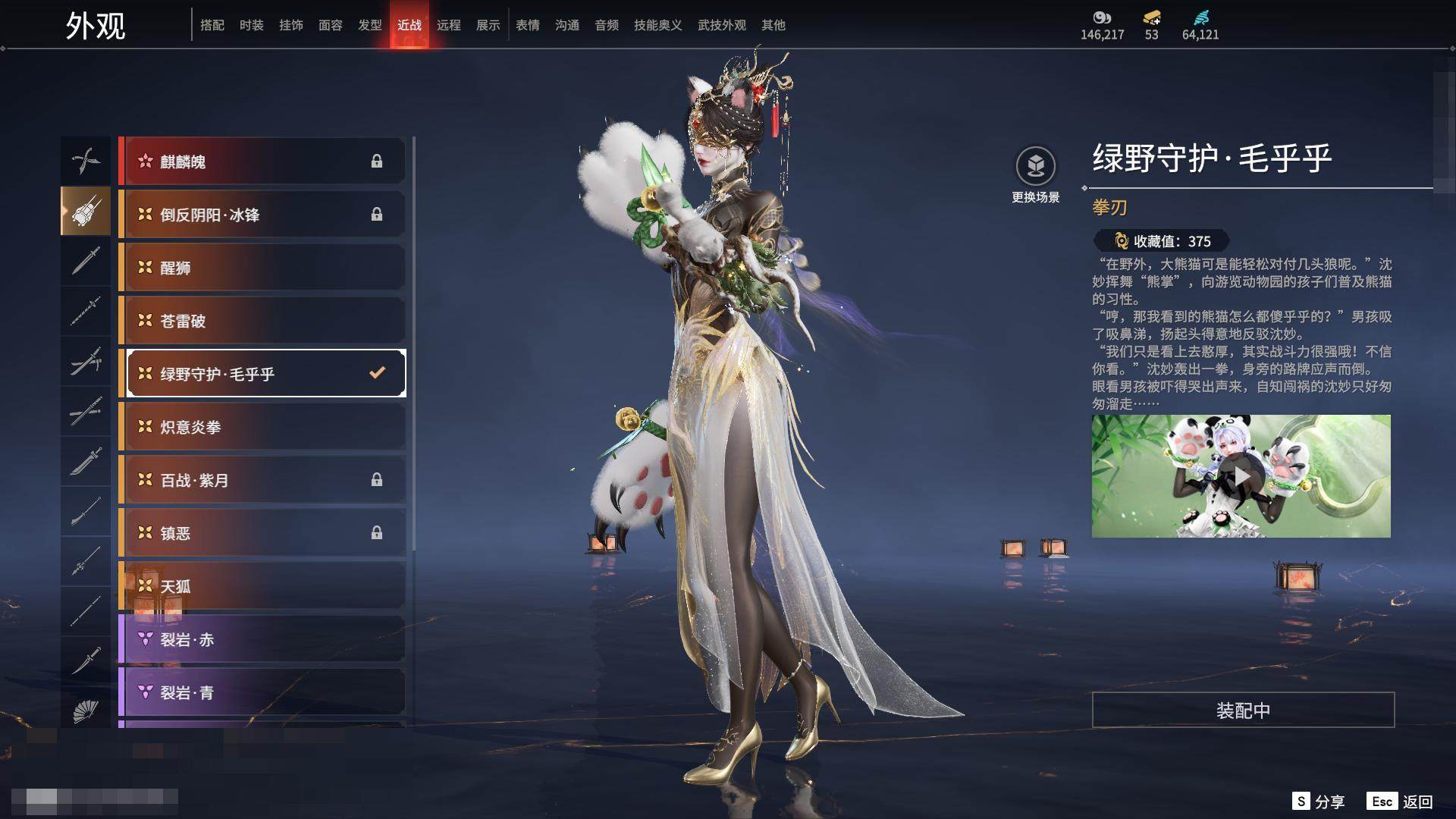
Task: Click 返回 to go back
Action: 1401,802
